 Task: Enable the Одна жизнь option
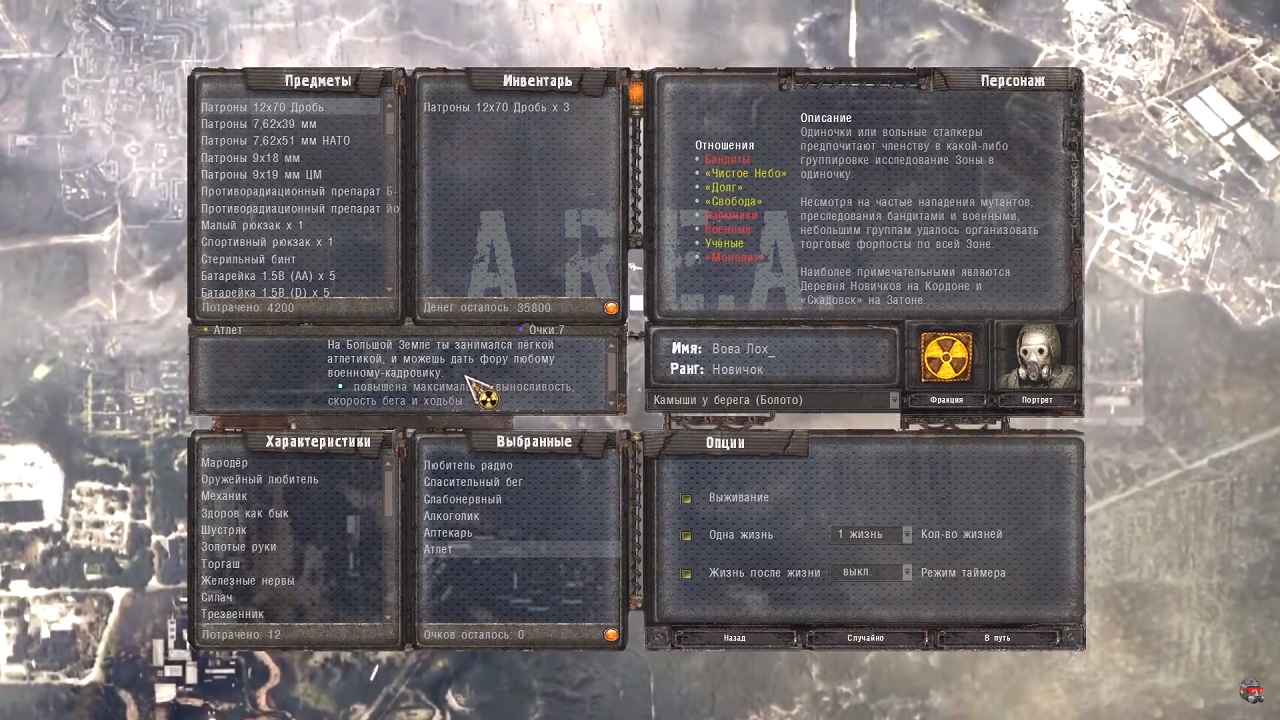click(x=687, y=535)
